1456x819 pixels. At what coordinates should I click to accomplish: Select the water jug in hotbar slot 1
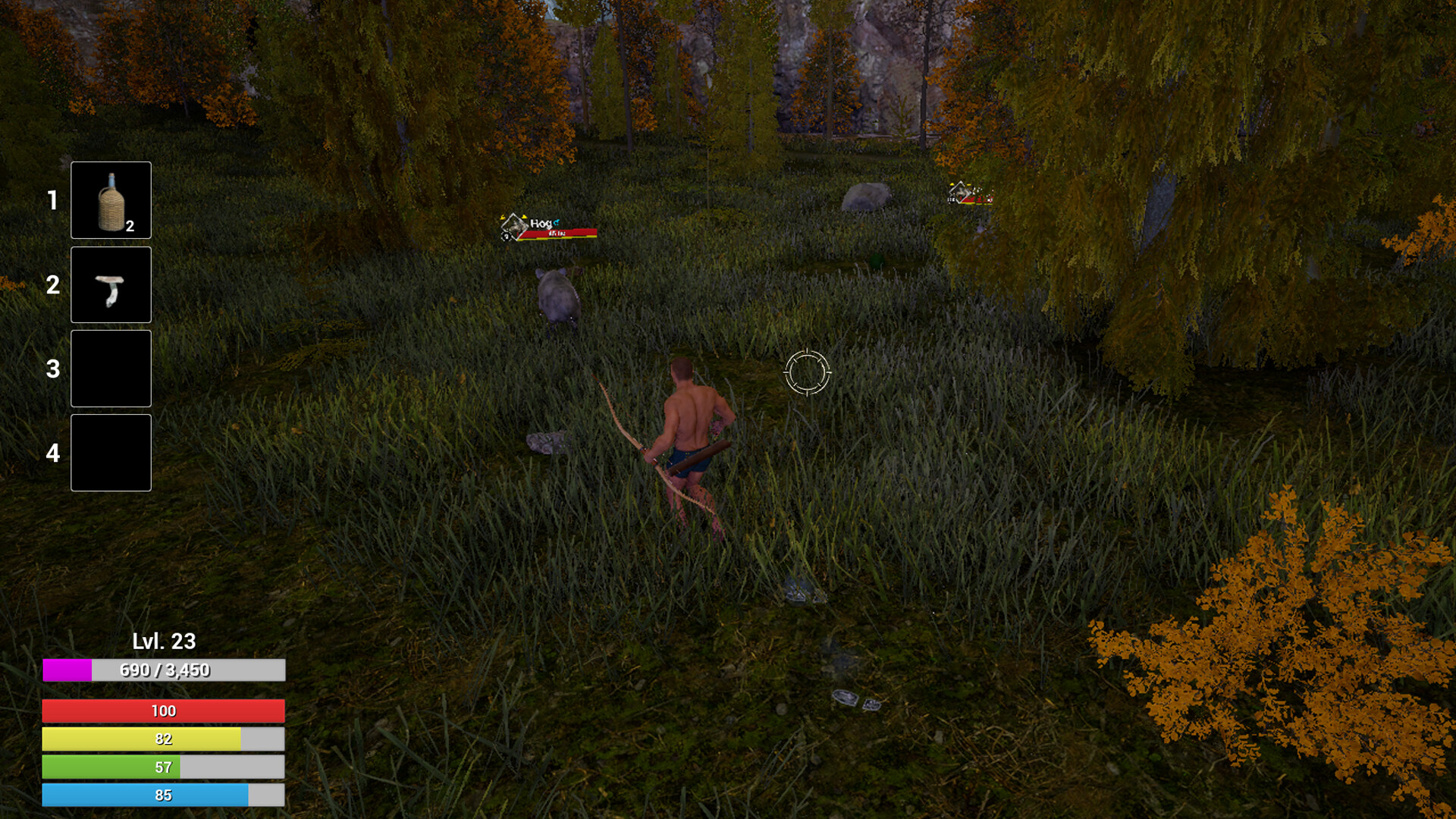click(110, 199)
